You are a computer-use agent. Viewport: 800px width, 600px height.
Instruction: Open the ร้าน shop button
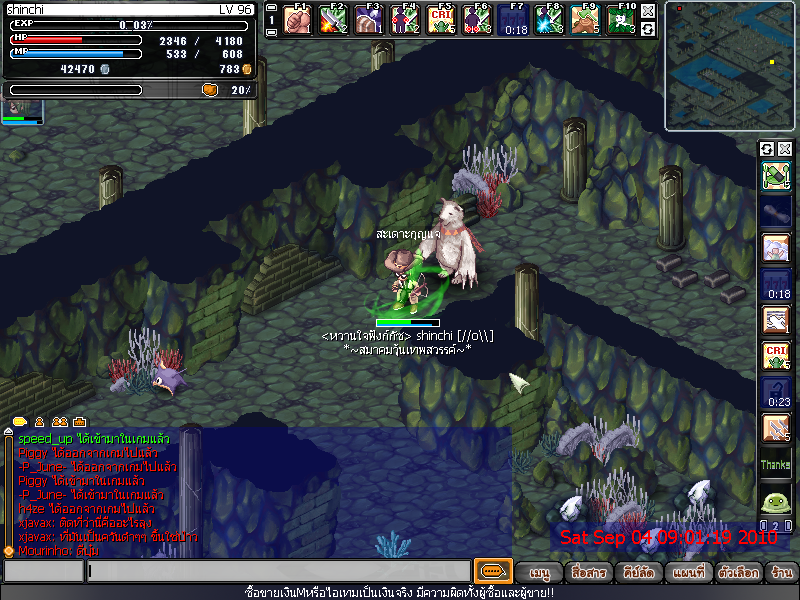pos(781,573)
